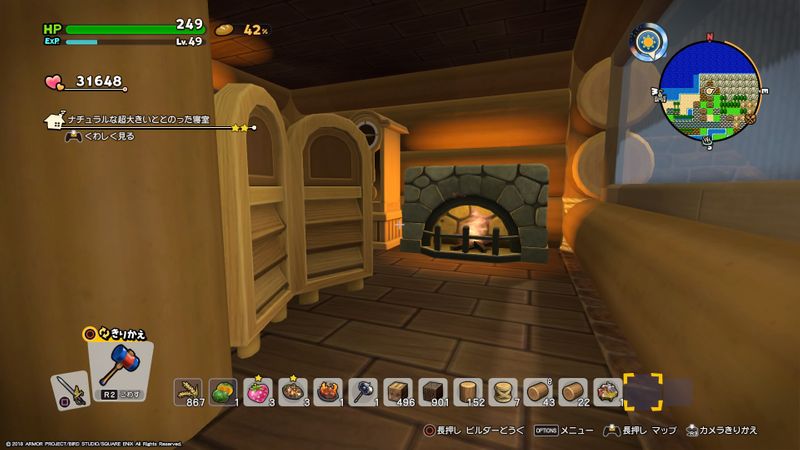Screen dimensions: 800x450
Task: Select the bonfire item slot
Action: click(x=328, y=391)
